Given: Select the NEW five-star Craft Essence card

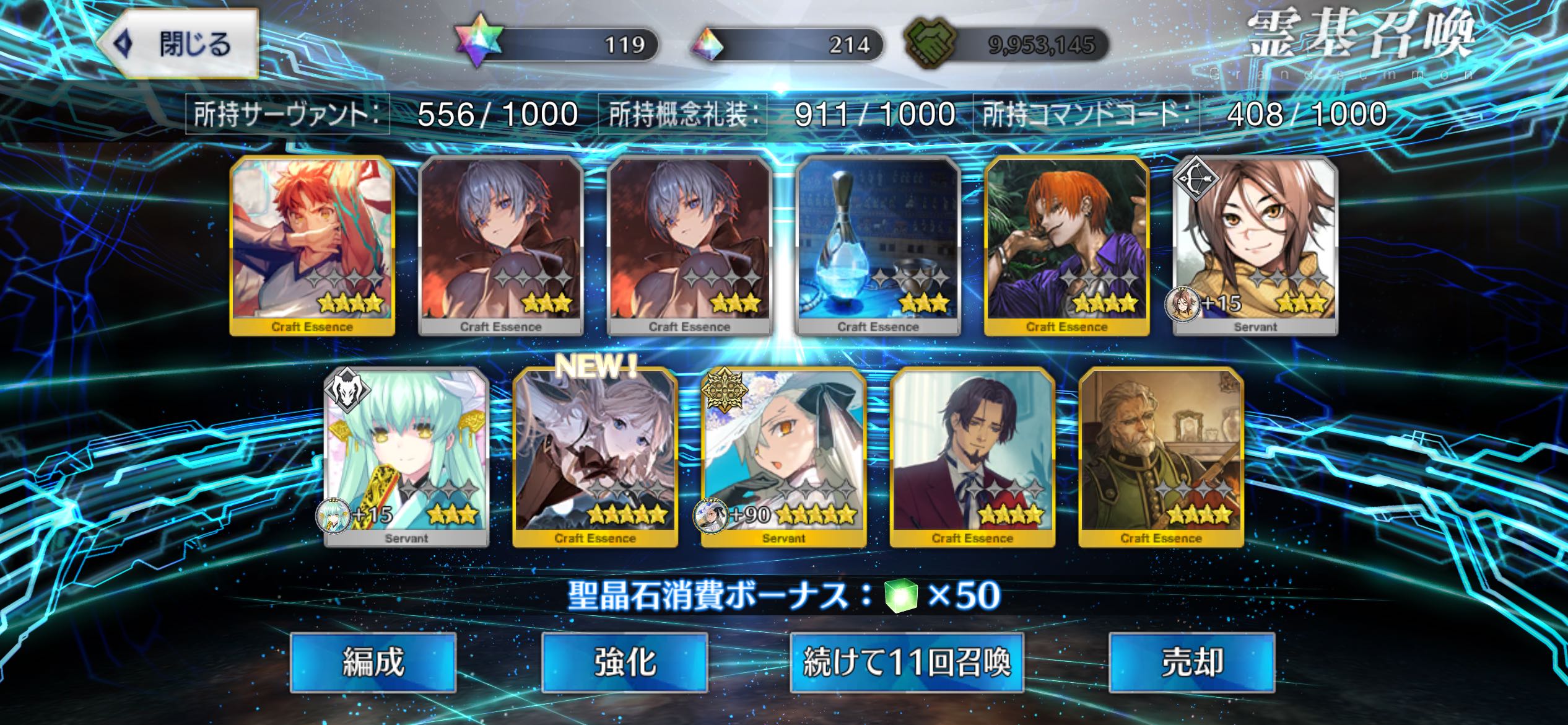Looking at the screenshot, I should pyautogui.click(x=595, y=457).
